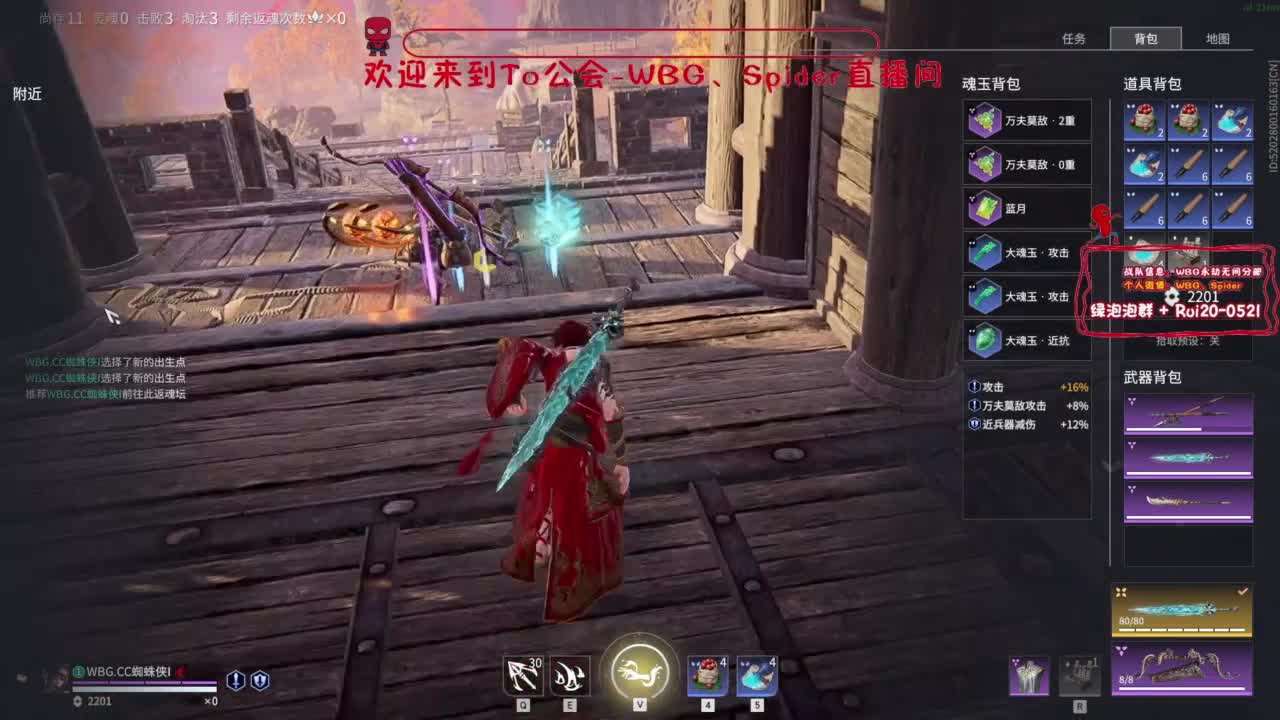The width and height of the screenshot is (1280, 720).
Task: Expand the third weapon slot chevron
Action: pos(1131,487)
